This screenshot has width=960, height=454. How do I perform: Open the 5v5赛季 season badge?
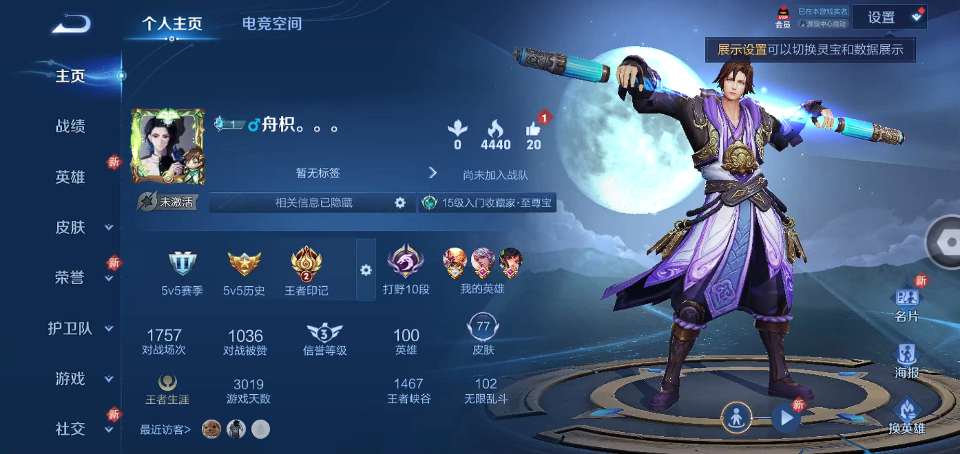pos(185,272)
